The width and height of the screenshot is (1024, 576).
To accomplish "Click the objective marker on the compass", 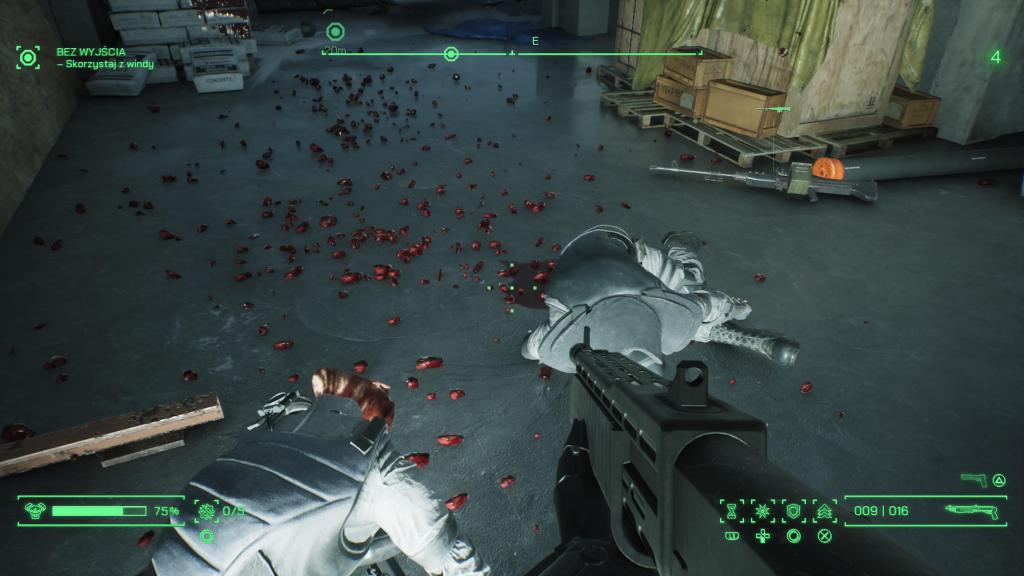I will [x=451, y=54].
